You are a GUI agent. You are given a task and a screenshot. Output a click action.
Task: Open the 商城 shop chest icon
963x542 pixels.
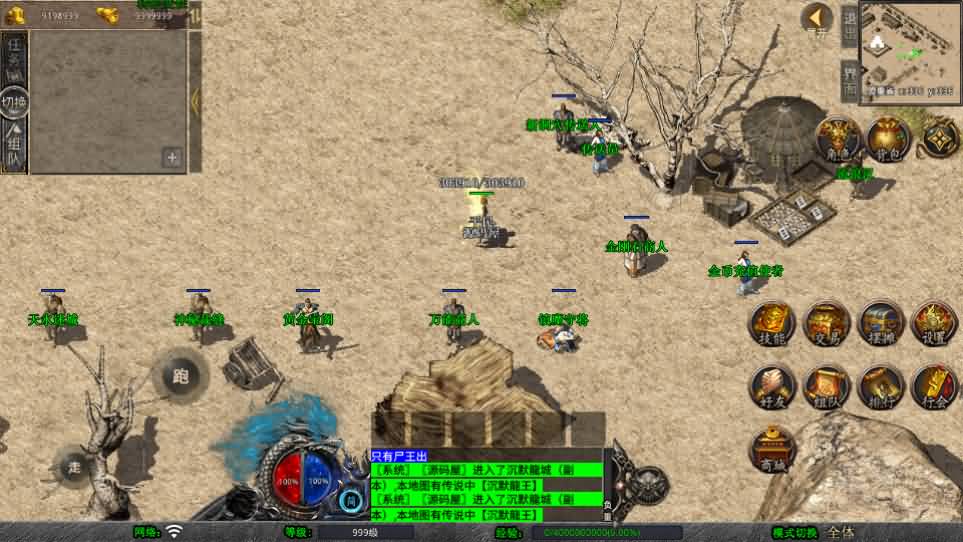click(x=773, y=447)
